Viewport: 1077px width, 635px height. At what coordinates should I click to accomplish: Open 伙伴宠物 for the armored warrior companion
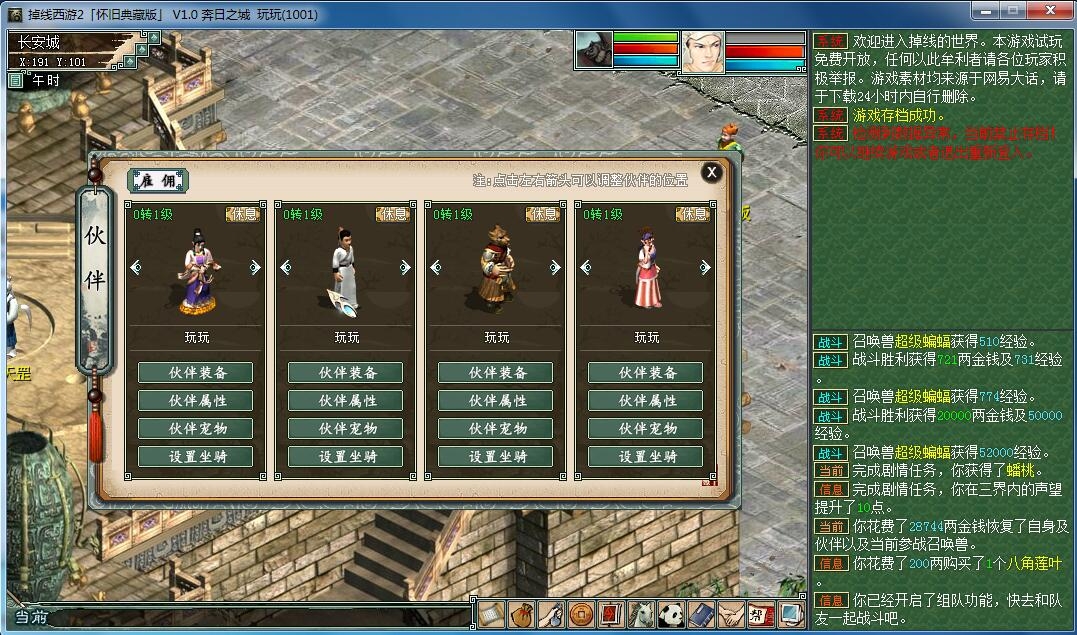[x=495, y=429]
